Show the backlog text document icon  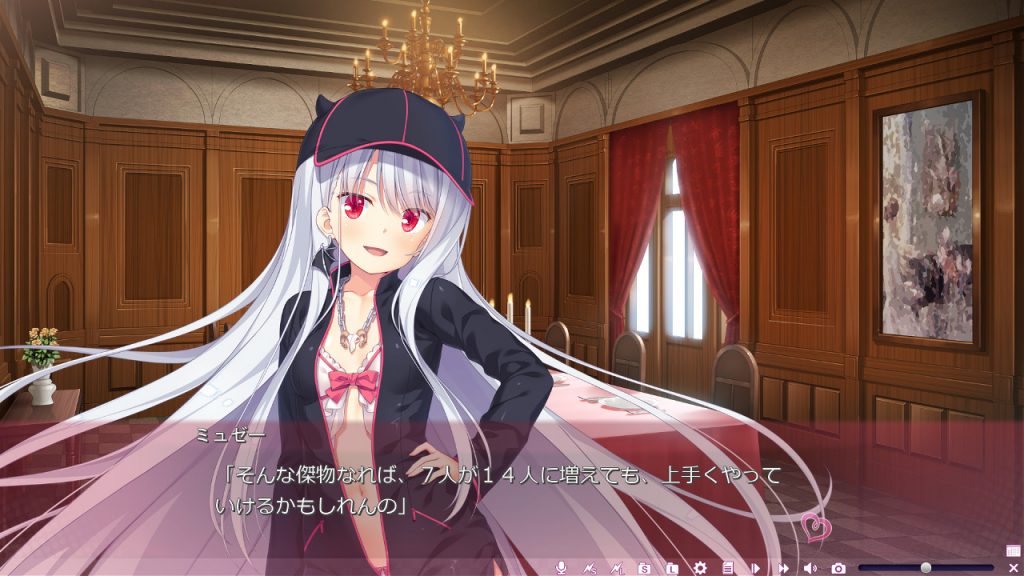click(x=728, y=567)
